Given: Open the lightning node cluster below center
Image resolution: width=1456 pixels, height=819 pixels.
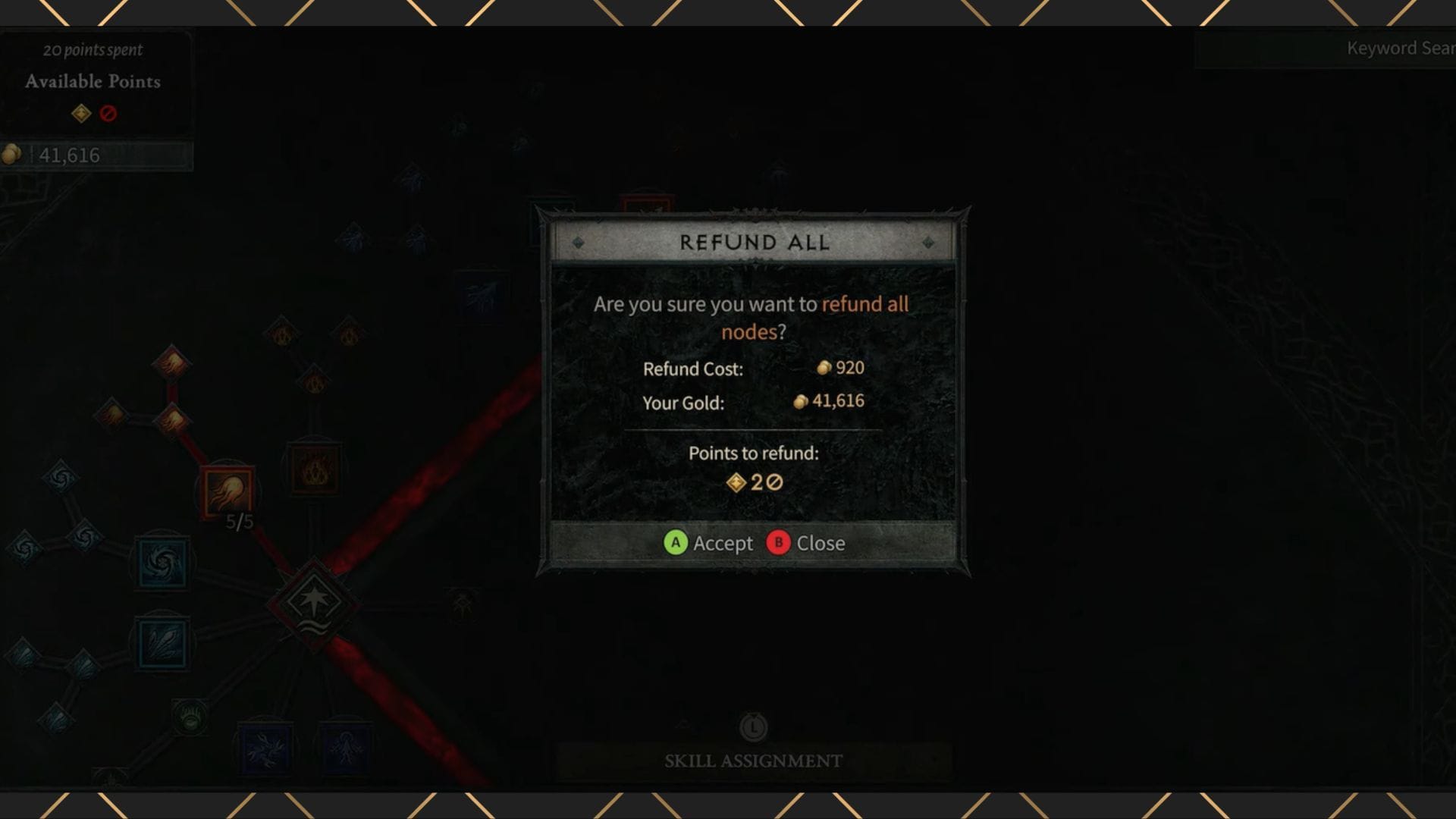Looking at the screenshot, I should [x=346, y=747].
